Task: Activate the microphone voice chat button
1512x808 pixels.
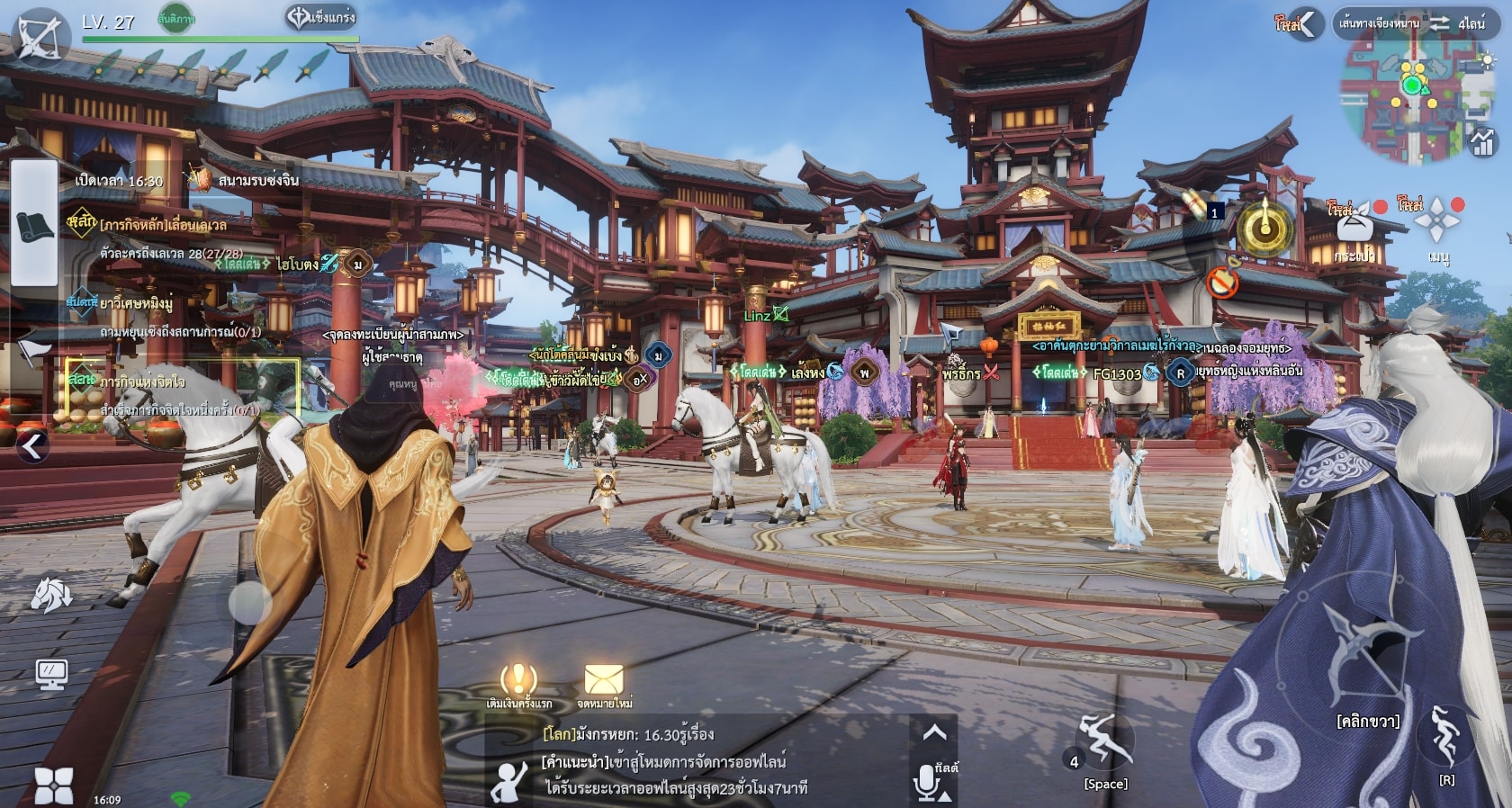Action: [x=927, y=783]
